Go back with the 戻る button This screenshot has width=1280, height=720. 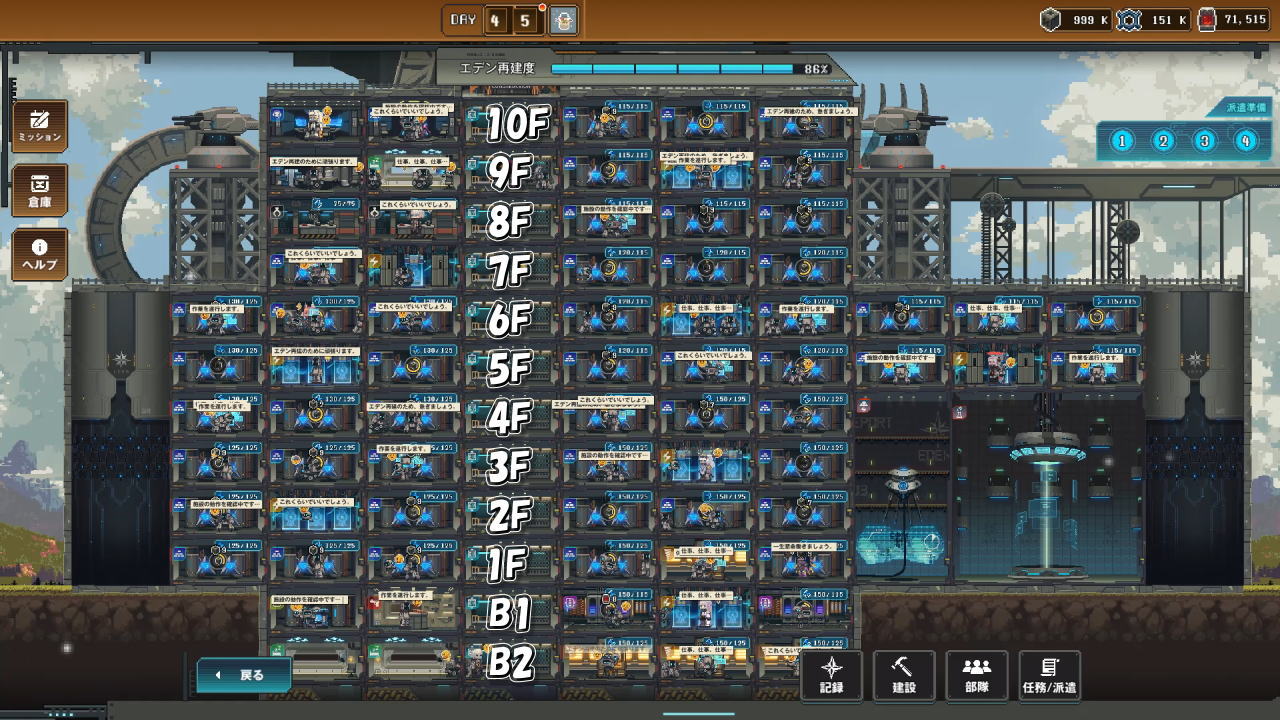click(244, 675)
